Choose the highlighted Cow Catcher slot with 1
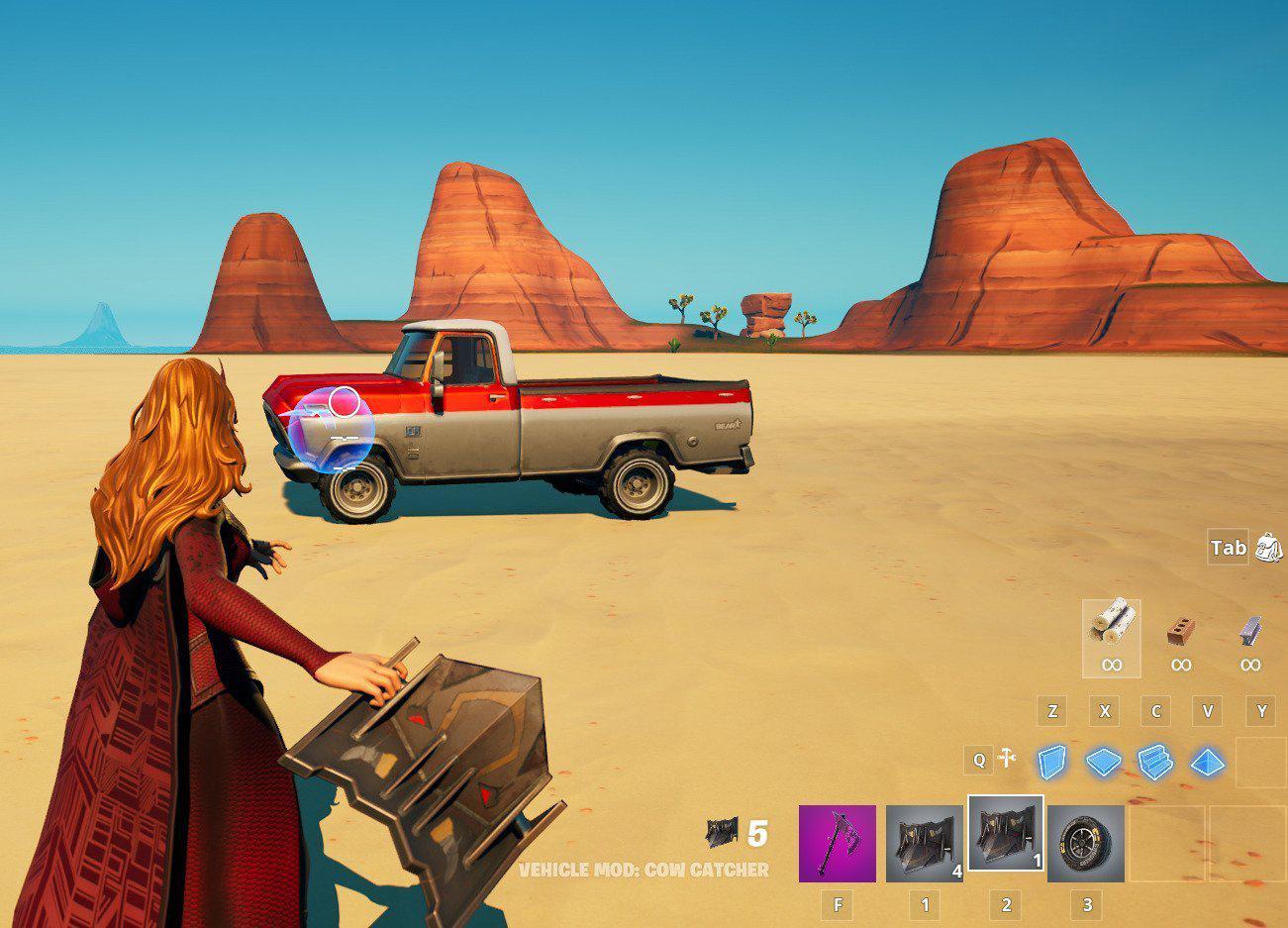The height and width of the screenshot is (928, 1288). pos(1005,833)
